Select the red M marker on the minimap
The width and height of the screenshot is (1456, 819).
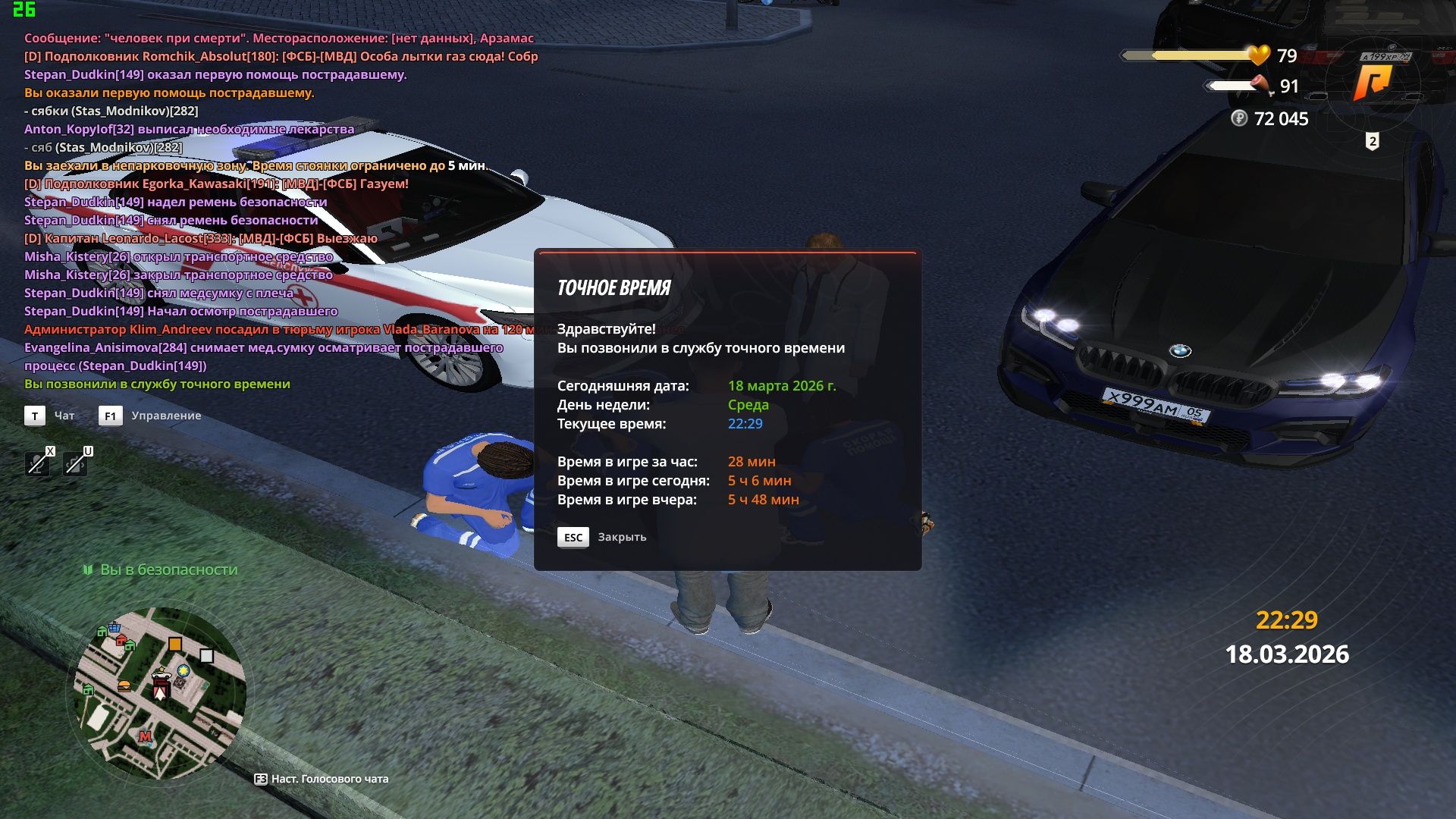point(146,736)
